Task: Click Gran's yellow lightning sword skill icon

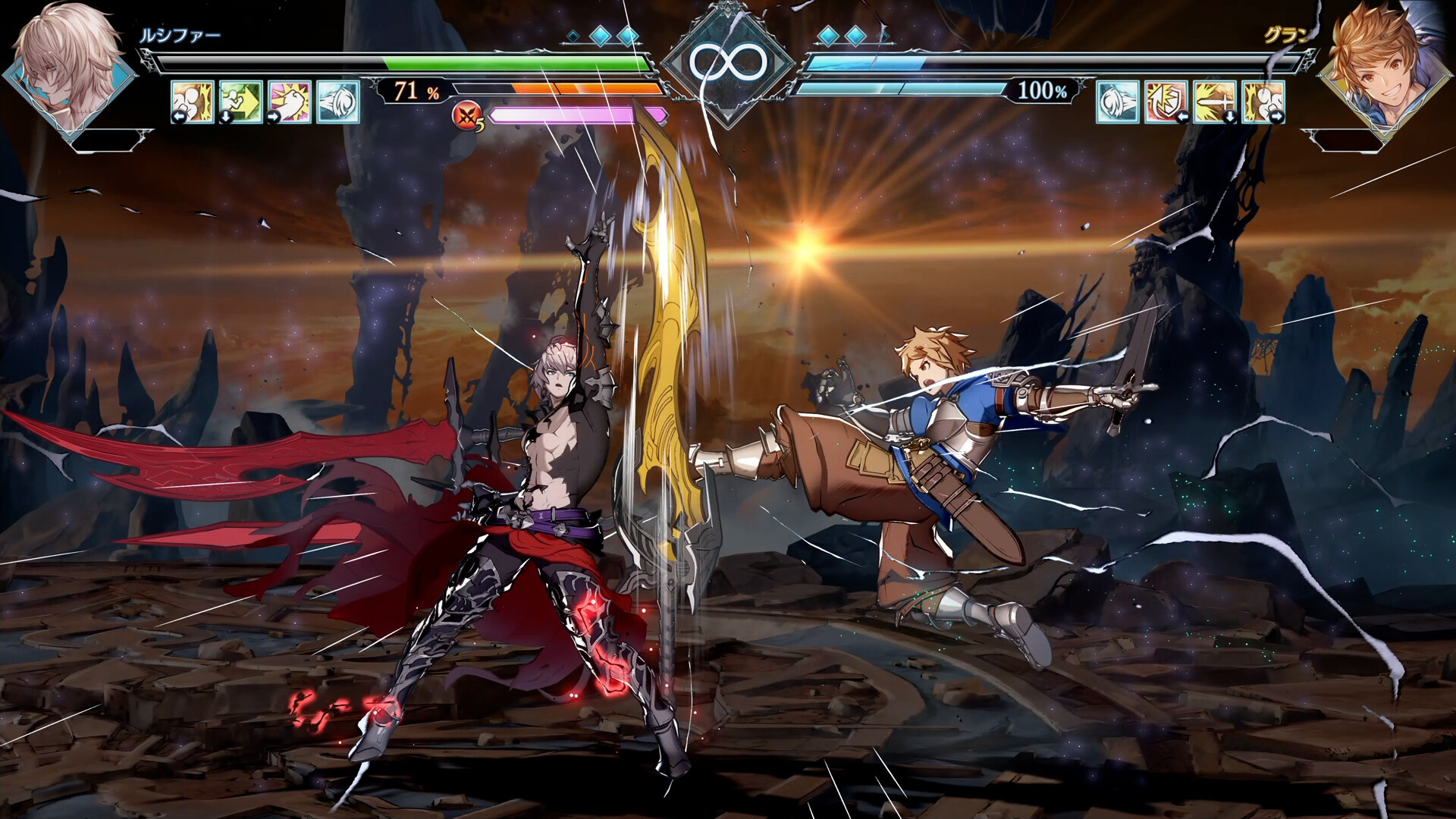Action: (1214, 102)
